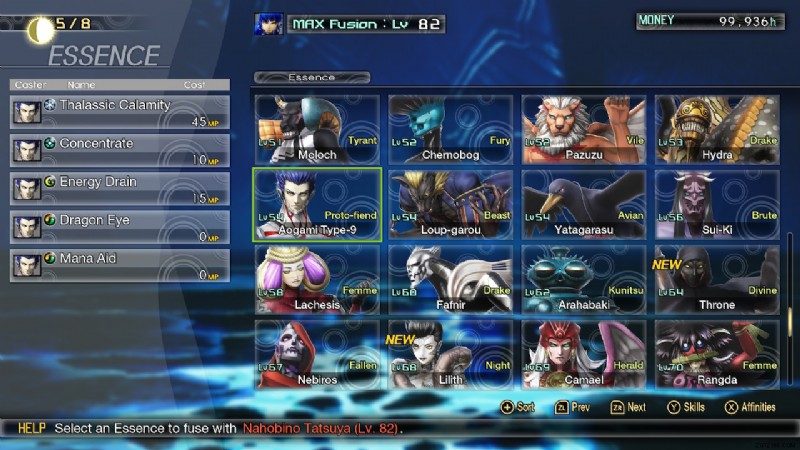Select the Energy Drain skill row
The height and width of the screenshot is (450, 800).
tap(120, 188)
